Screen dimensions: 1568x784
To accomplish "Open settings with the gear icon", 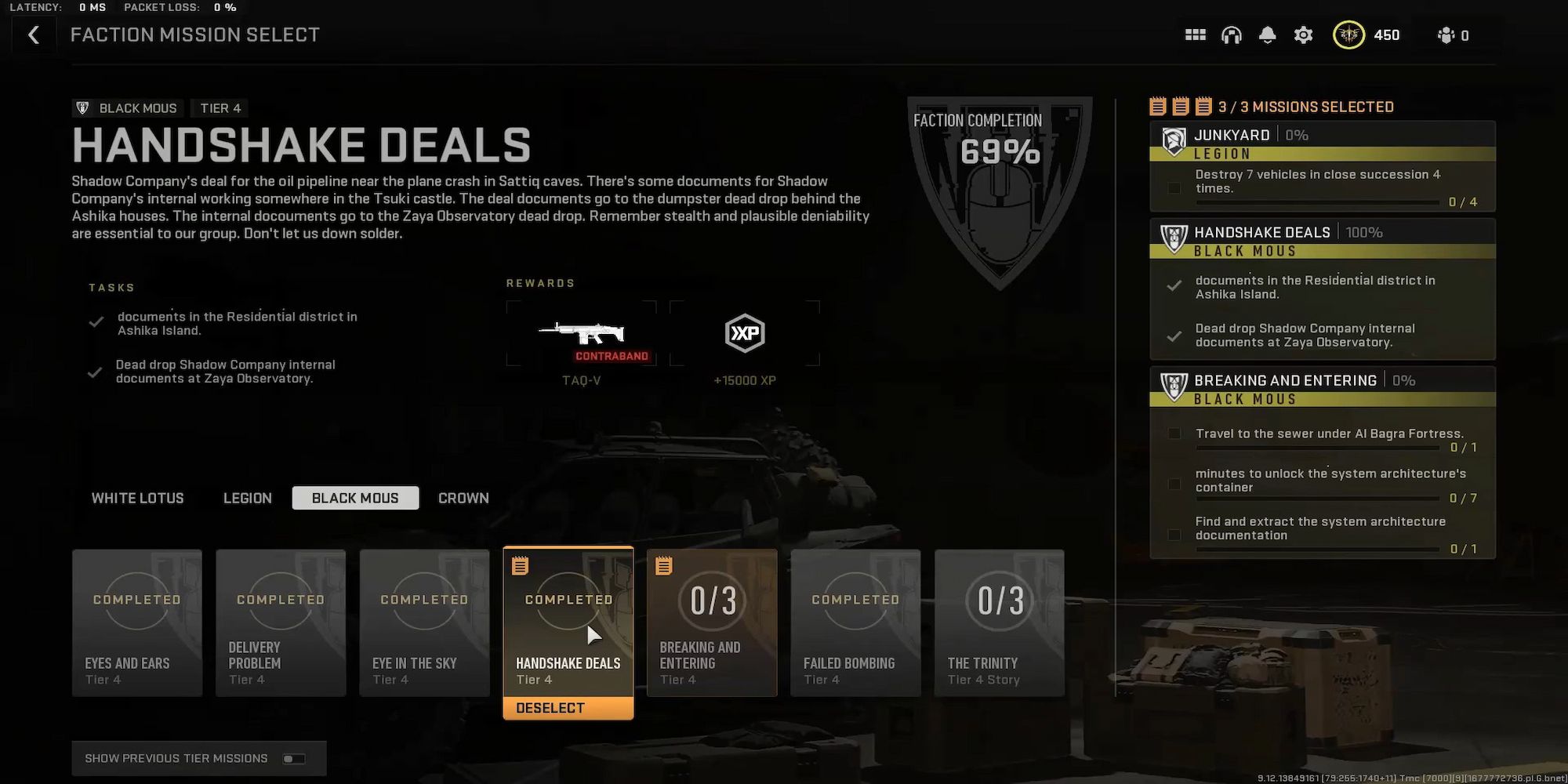I will [1303, 34].
